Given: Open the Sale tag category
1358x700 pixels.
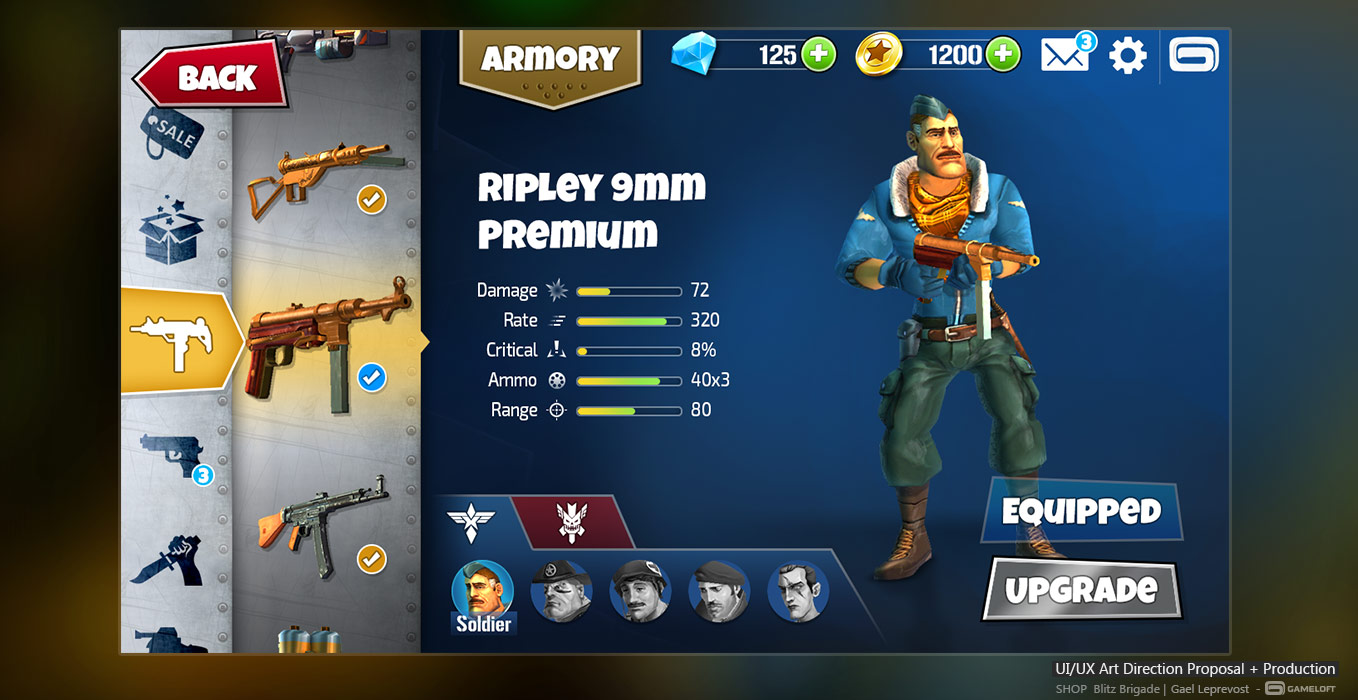Looking at the screenshot, I should tap(173, 135).
